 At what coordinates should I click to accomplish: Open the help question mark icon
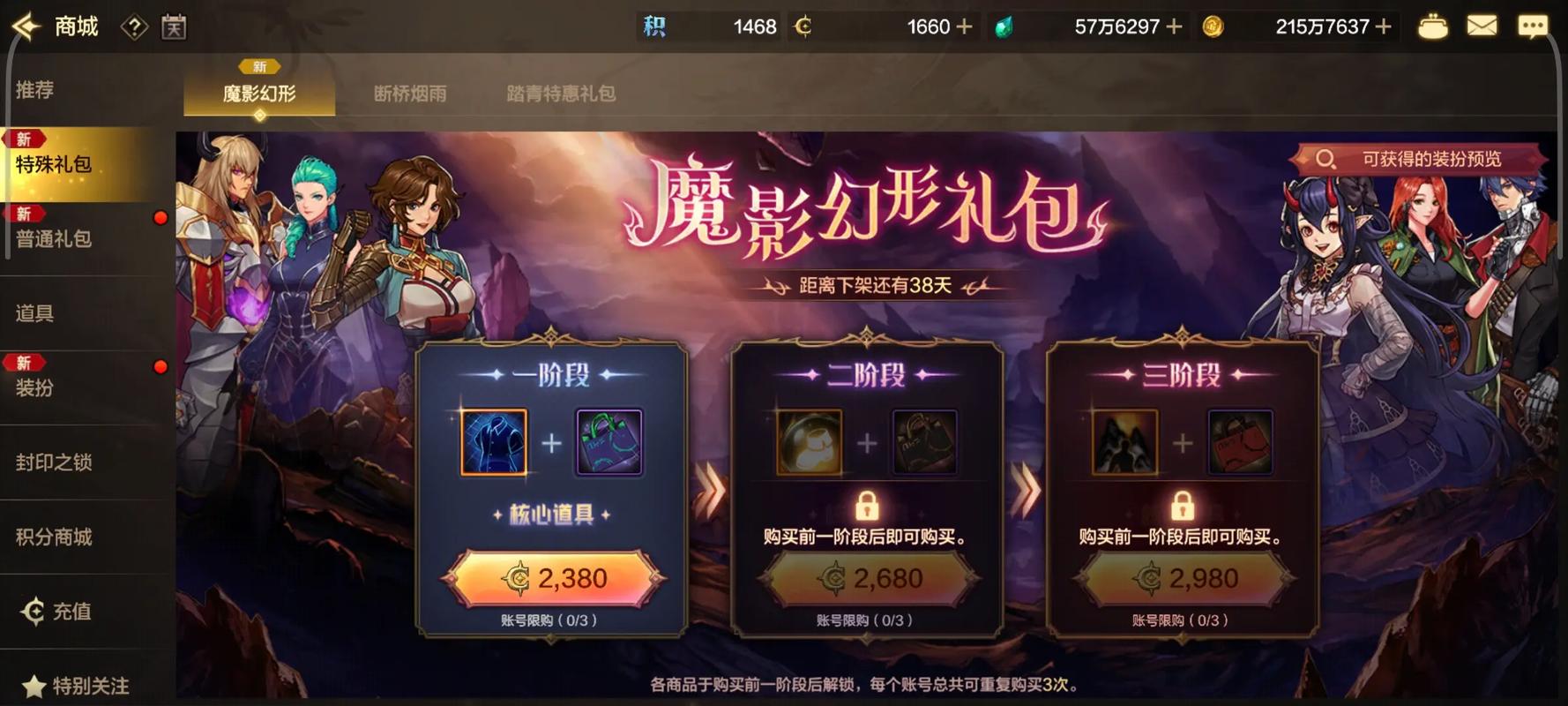click(133, 27)
